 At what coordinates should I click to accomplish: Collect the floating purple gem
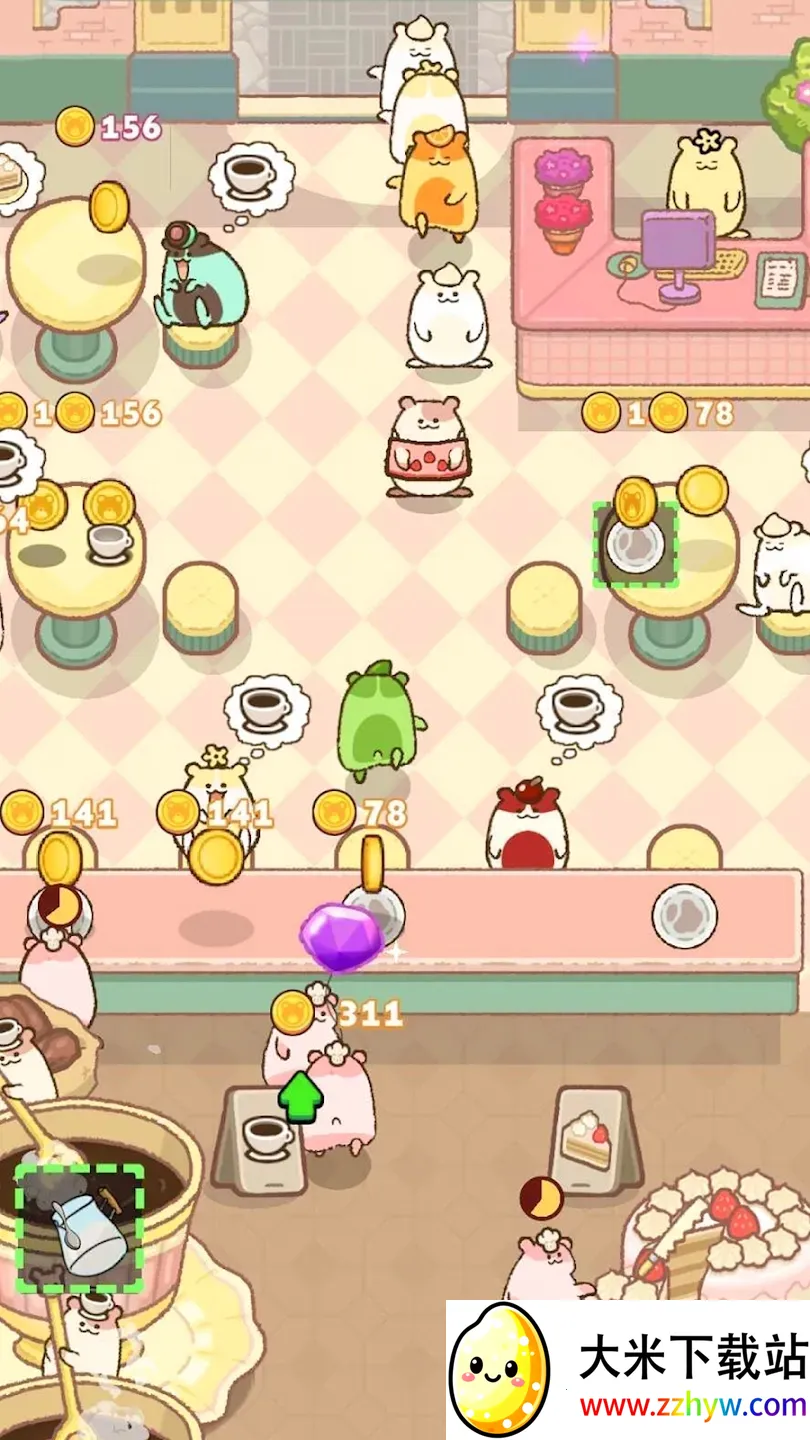point(341,937)
